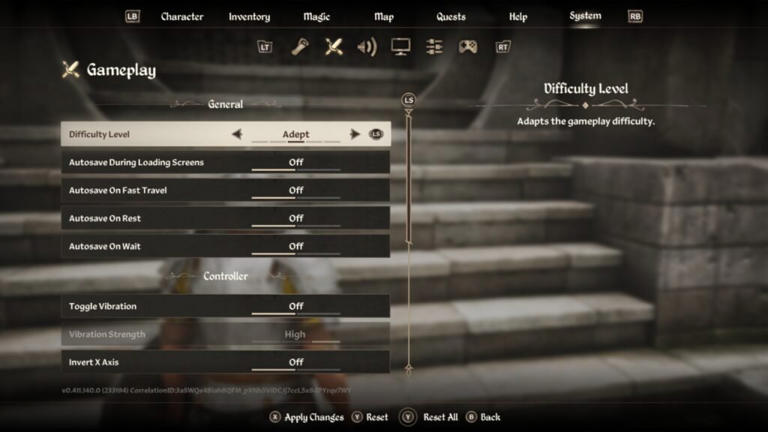Select the System tab
The width and height of the screenshot is (768, 432).
[585, 16]
